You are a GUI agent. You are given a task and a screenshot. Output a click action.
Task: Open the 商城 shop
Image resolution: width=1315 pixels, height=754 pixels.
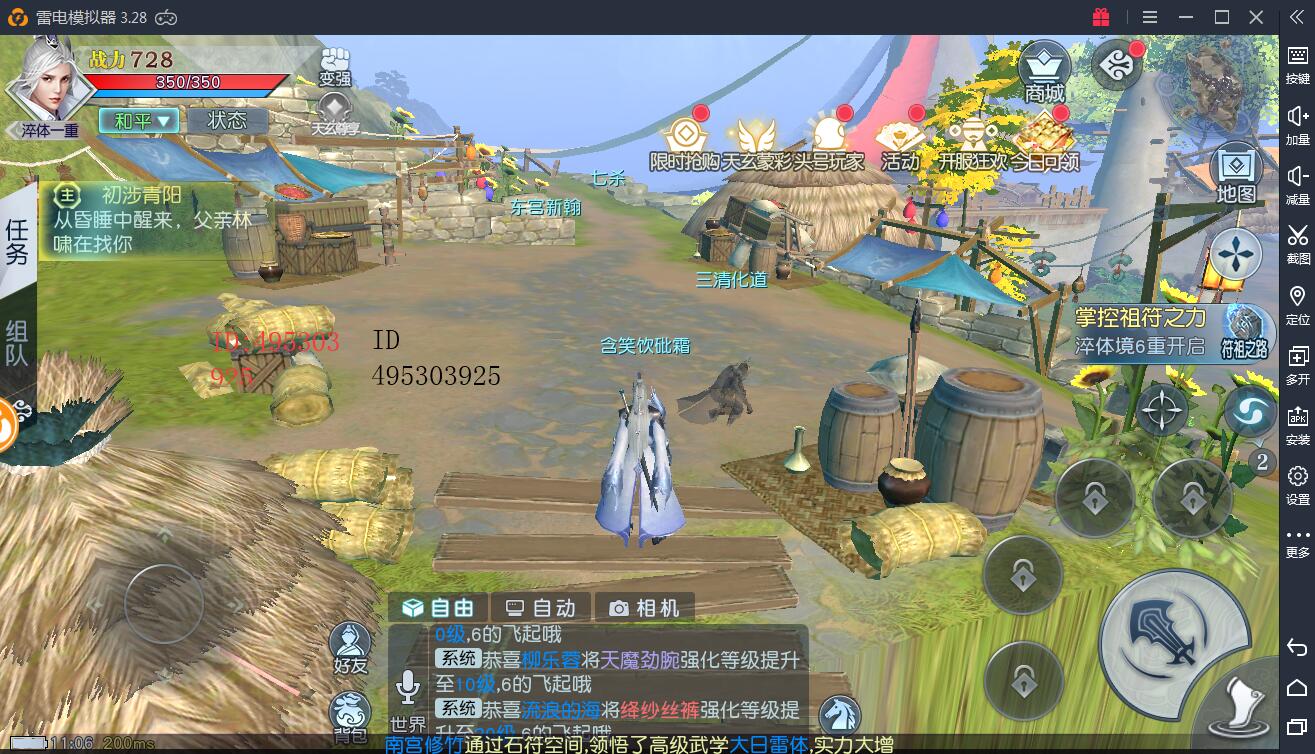pyautogui.click(x=1044, y=72)
